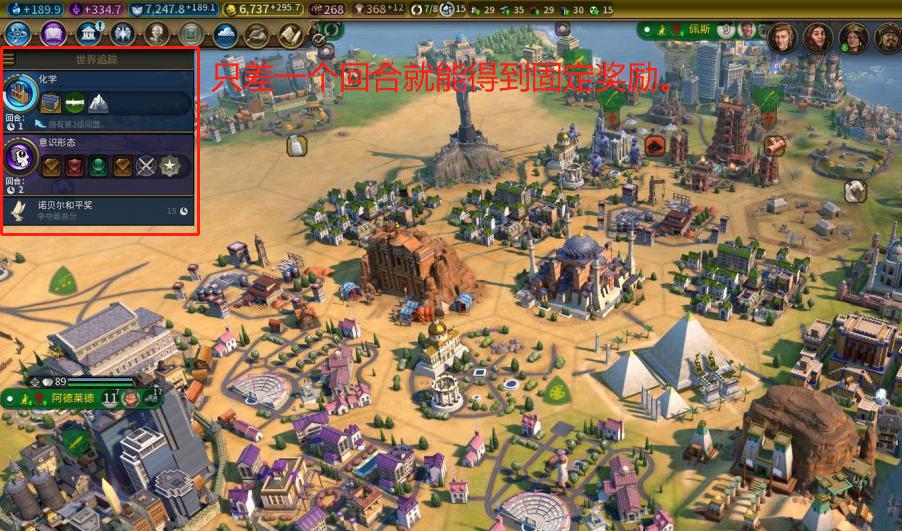Open the great people panel
The height and width of the screenshot is (531, 902).
tap(156, 34)
